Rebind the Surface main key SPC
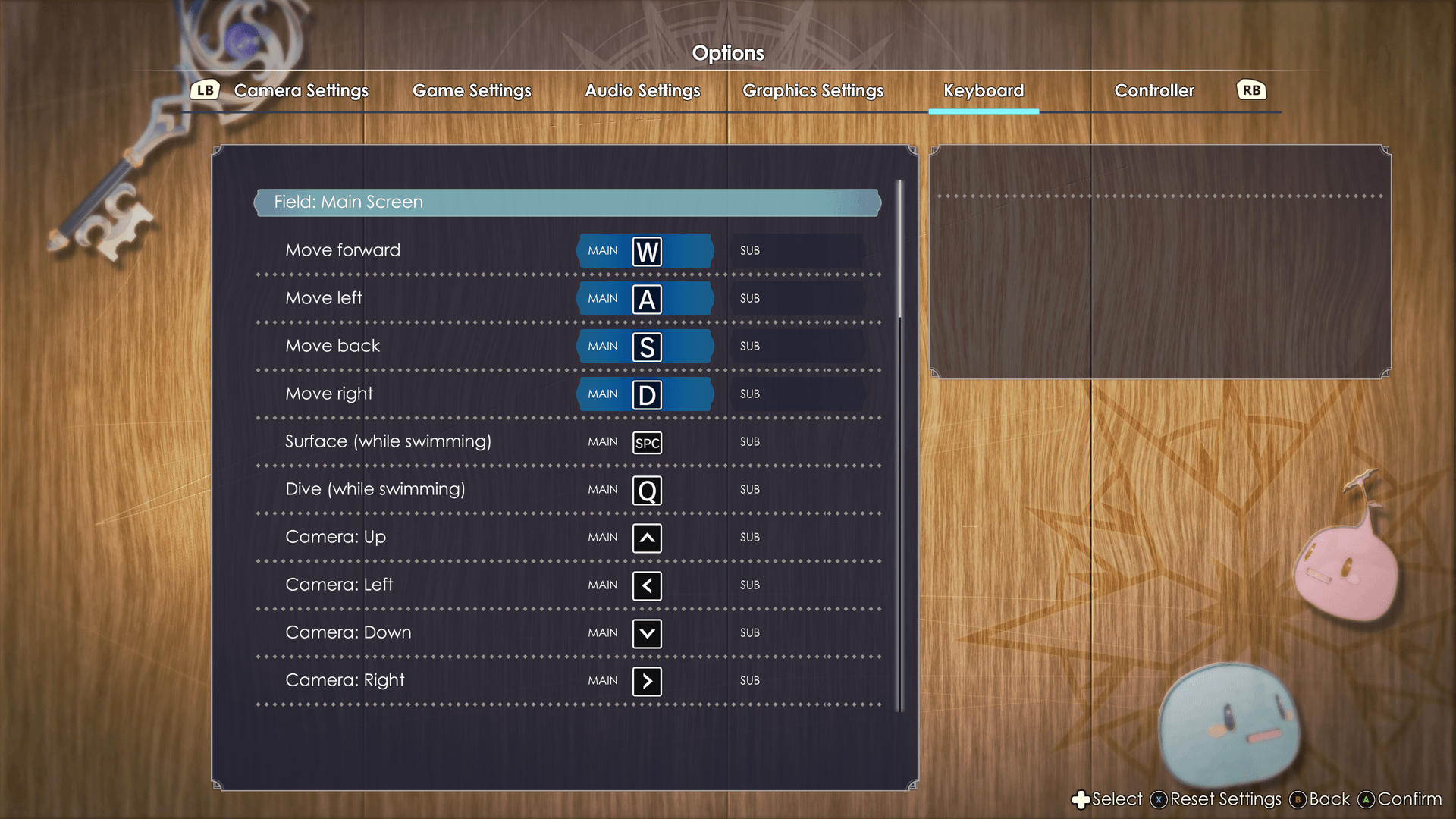1456x819 pixels. tap(646, 442)
